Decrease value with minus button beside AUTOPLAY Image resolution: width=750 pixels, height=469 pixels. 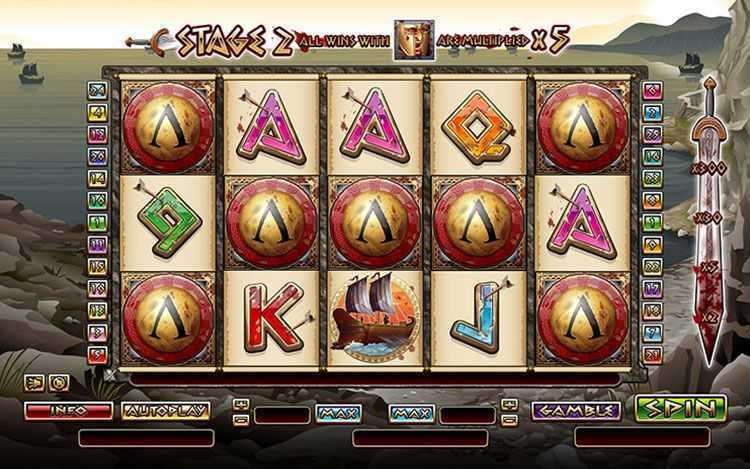tap(240, 418)
